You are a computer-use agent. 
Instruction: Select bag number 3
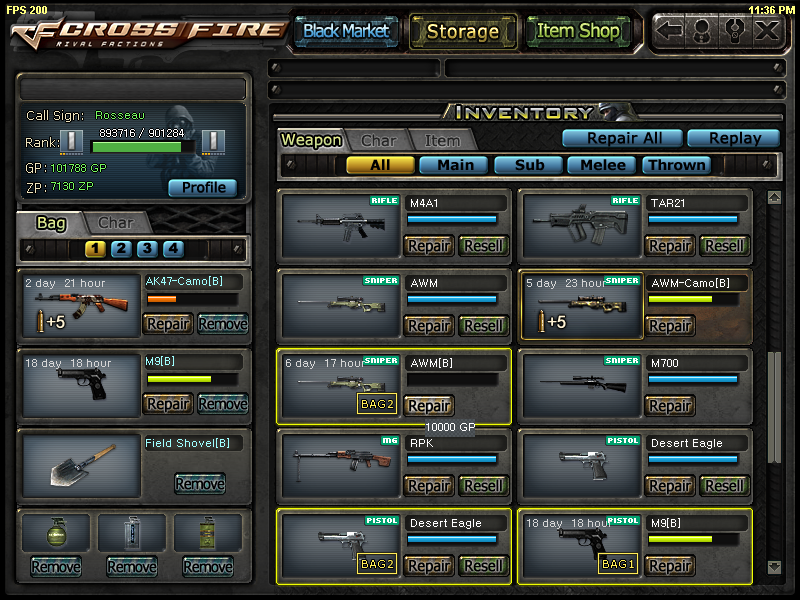(147, 249)
